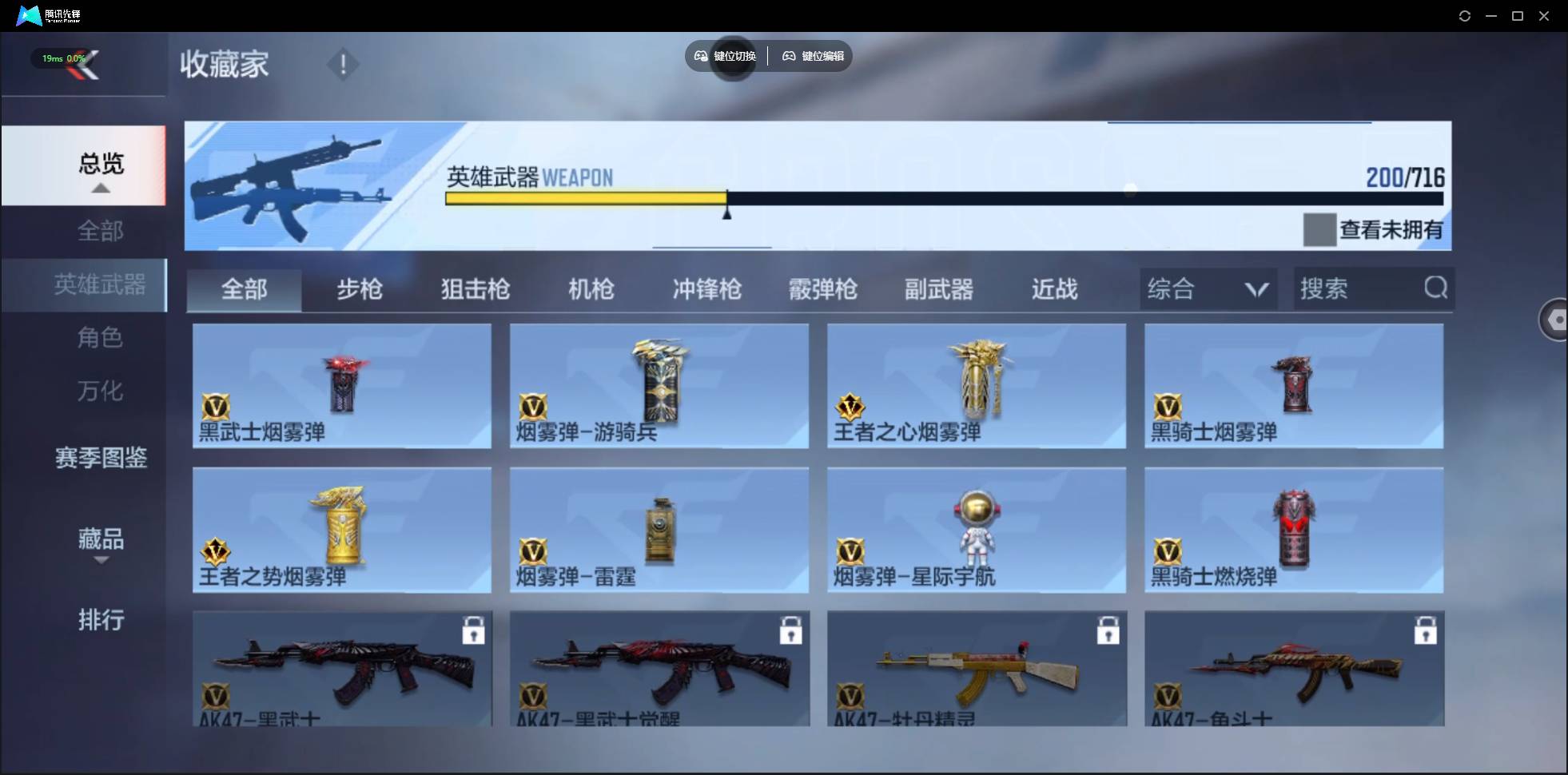Click the search magnifier icon
1568x775 pixels.
click(x=1435, y=288)
